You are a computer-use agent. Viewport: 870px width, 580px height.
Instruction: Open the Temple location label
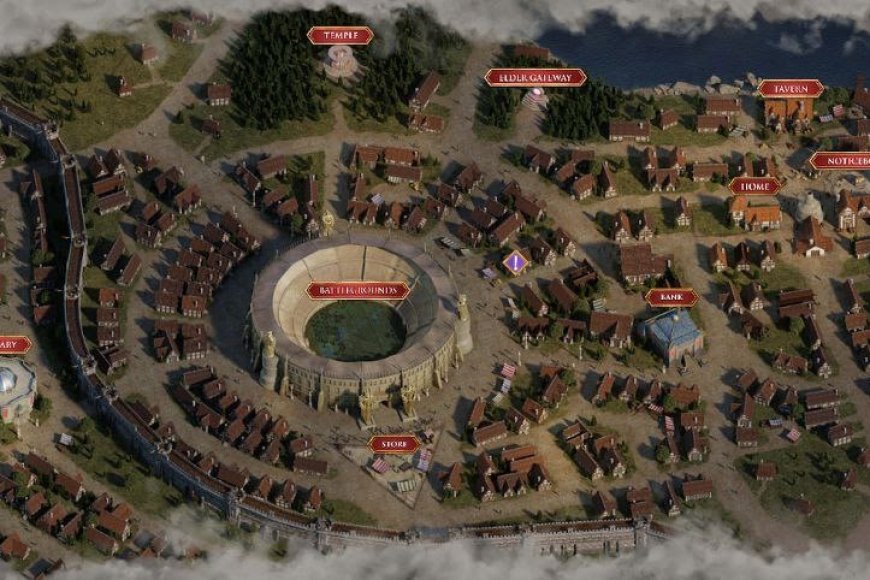click(340, 36)
